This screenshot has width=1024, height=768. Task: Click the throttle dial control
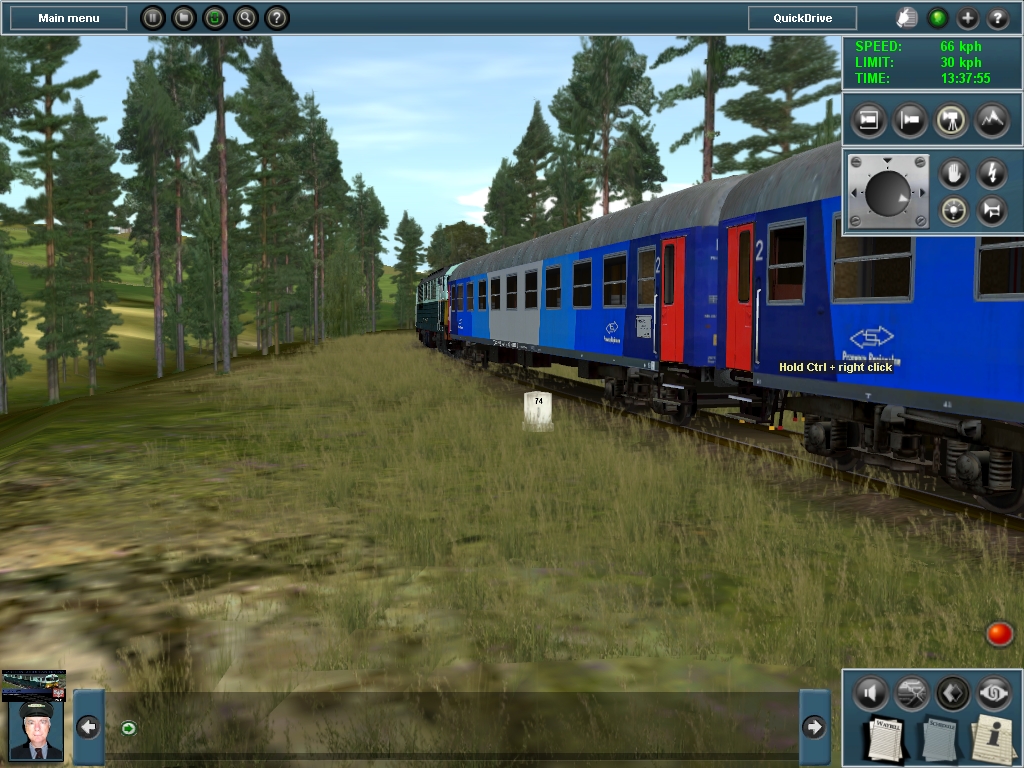pos(888,193)
